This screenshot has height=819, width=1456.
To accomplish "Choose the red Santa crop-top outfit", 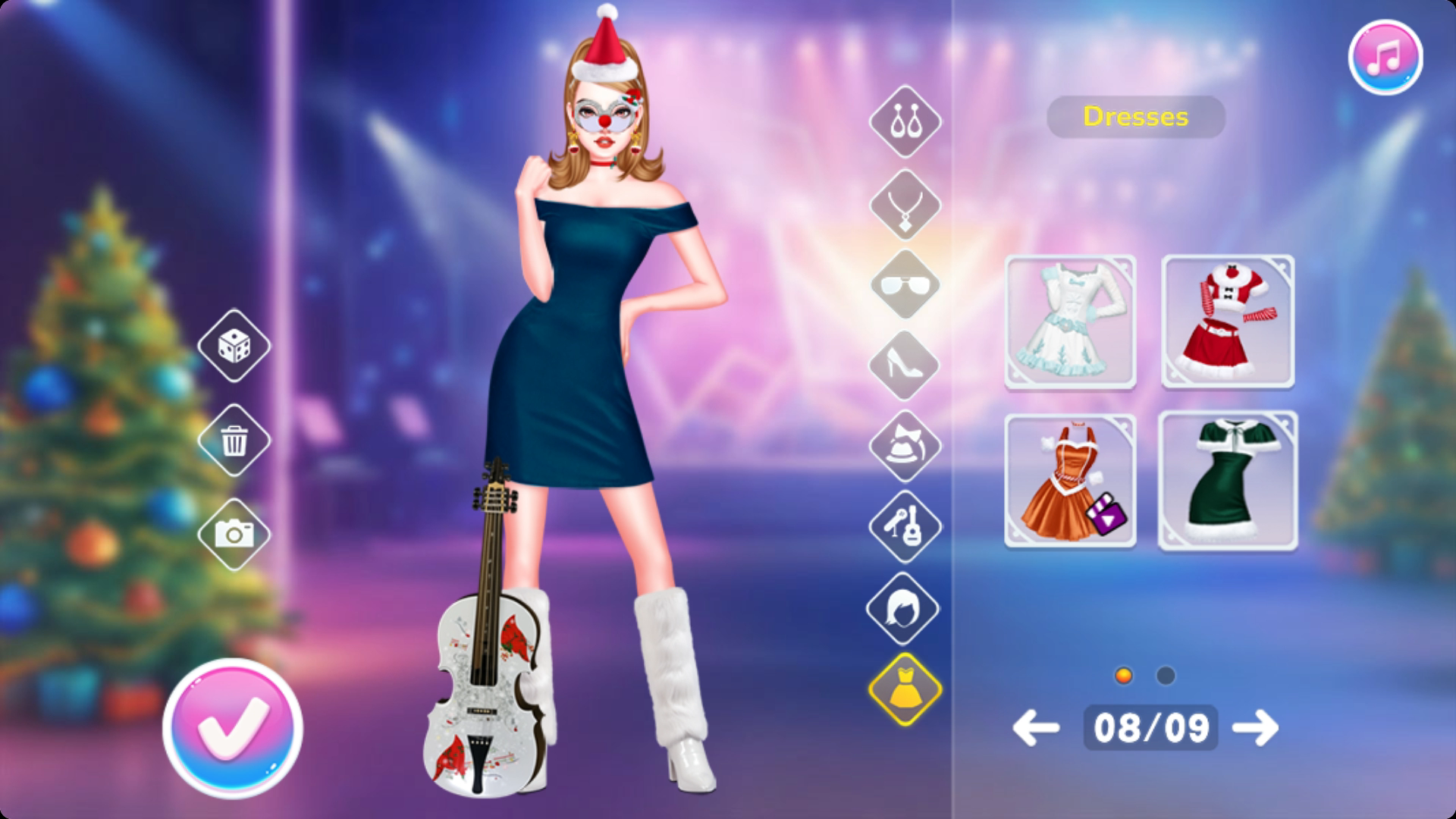I will tap(1228, 322).
